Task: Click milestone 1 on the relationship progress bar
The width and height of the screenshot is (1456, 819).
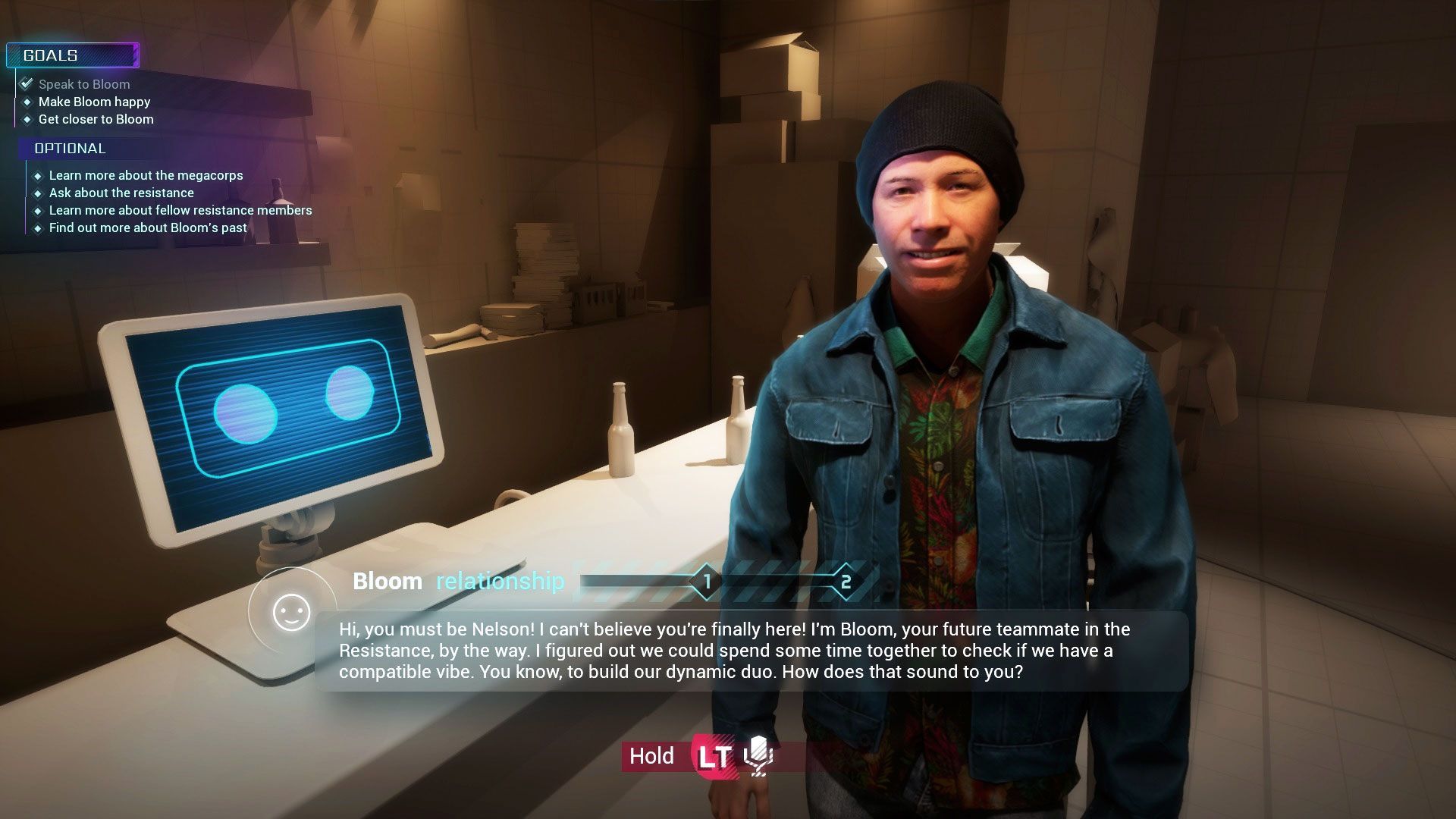Action: 706,581
